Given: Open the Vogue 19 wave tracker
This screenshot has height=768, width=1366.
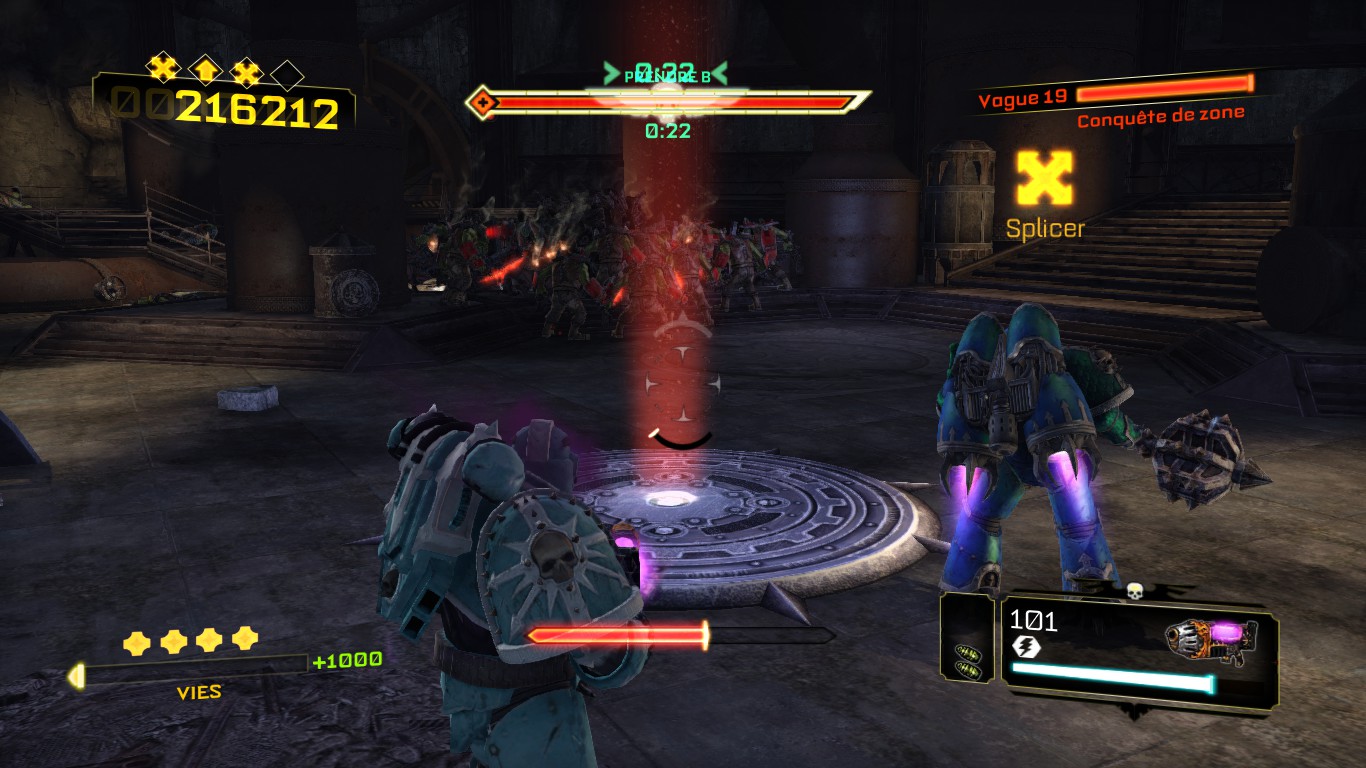Looking at the screenshot, I should (x=1023, y=98).
